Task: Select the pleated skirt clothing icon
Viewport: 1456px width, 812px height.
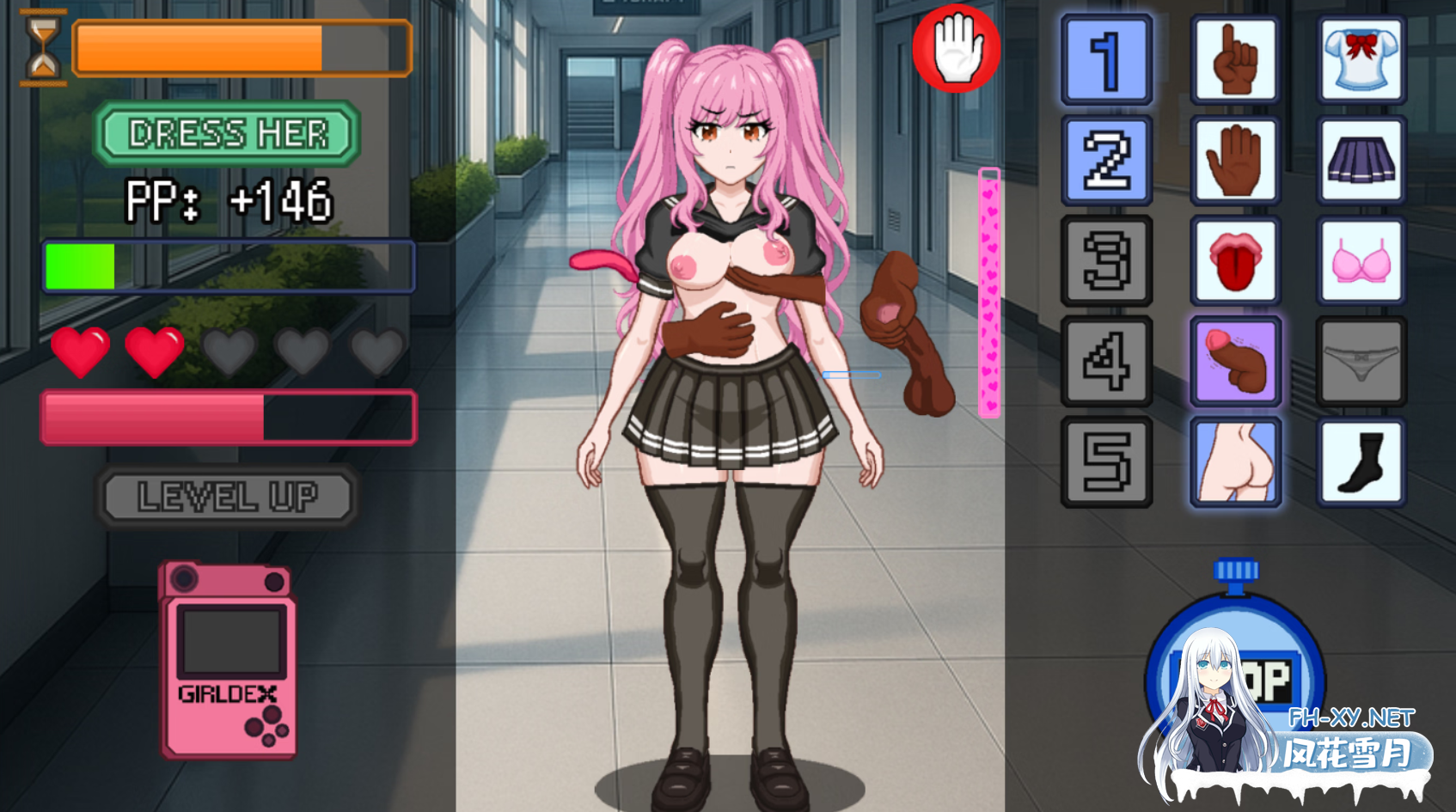Action: click(x=1361, y=162)
